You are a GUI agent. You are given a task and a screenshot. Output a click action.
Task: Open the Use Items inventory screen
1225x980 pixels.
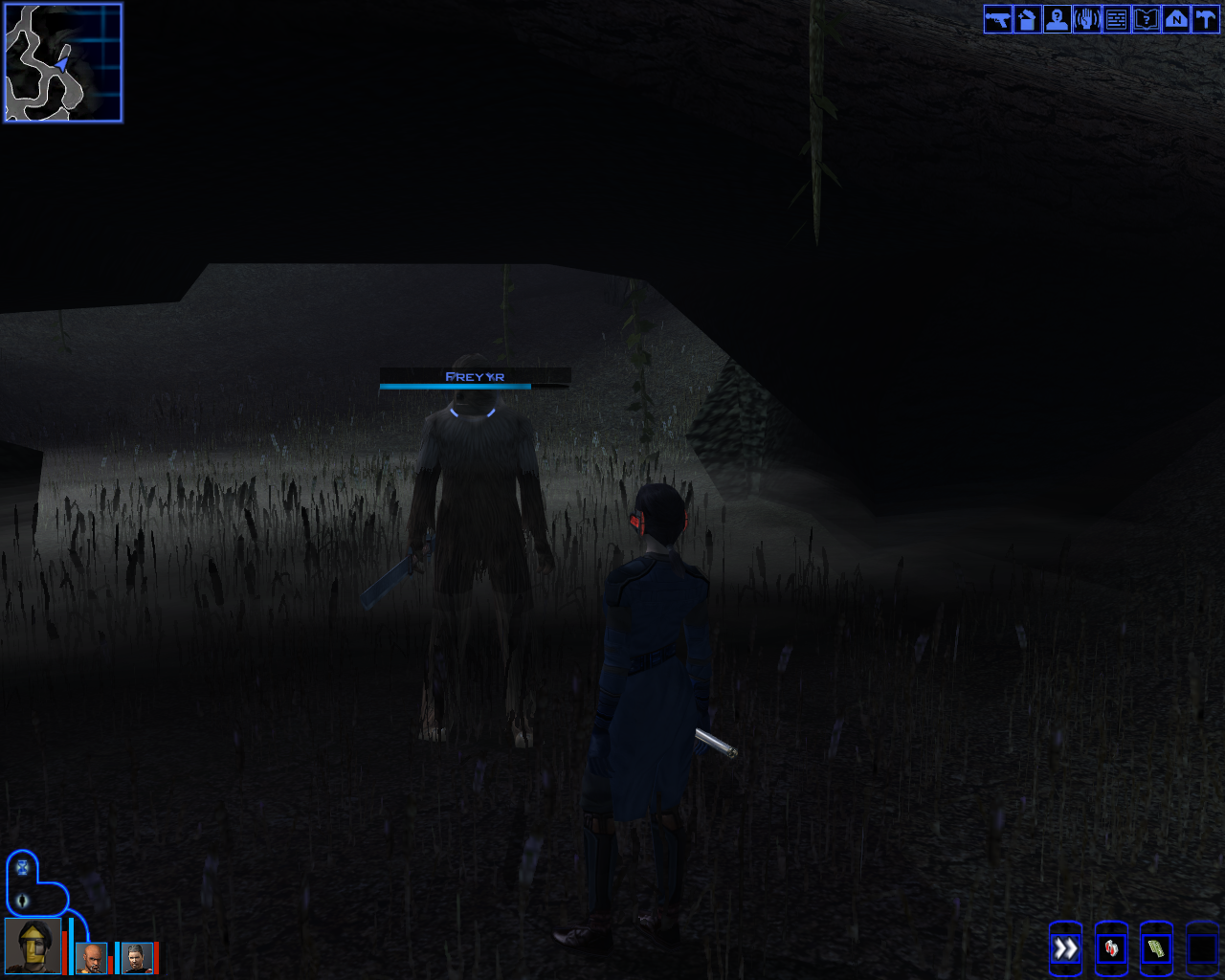pyautogui.click(x=1028, y=19)
